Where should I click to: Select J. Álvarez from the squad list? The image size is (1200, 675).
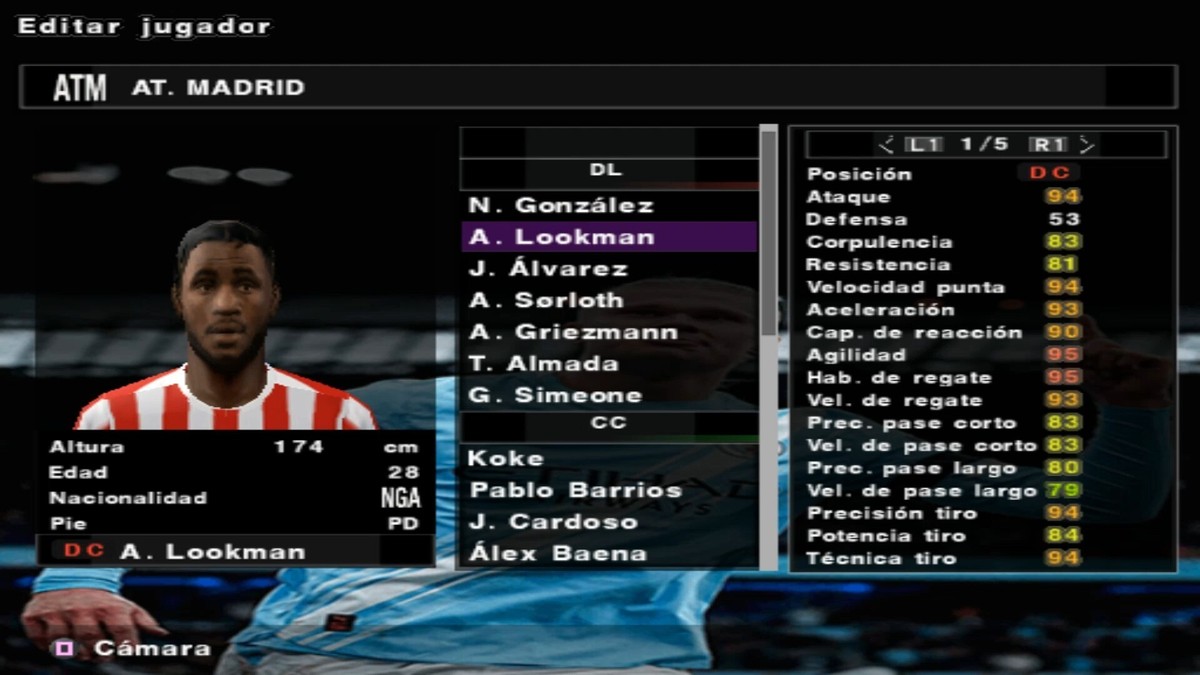548,269
